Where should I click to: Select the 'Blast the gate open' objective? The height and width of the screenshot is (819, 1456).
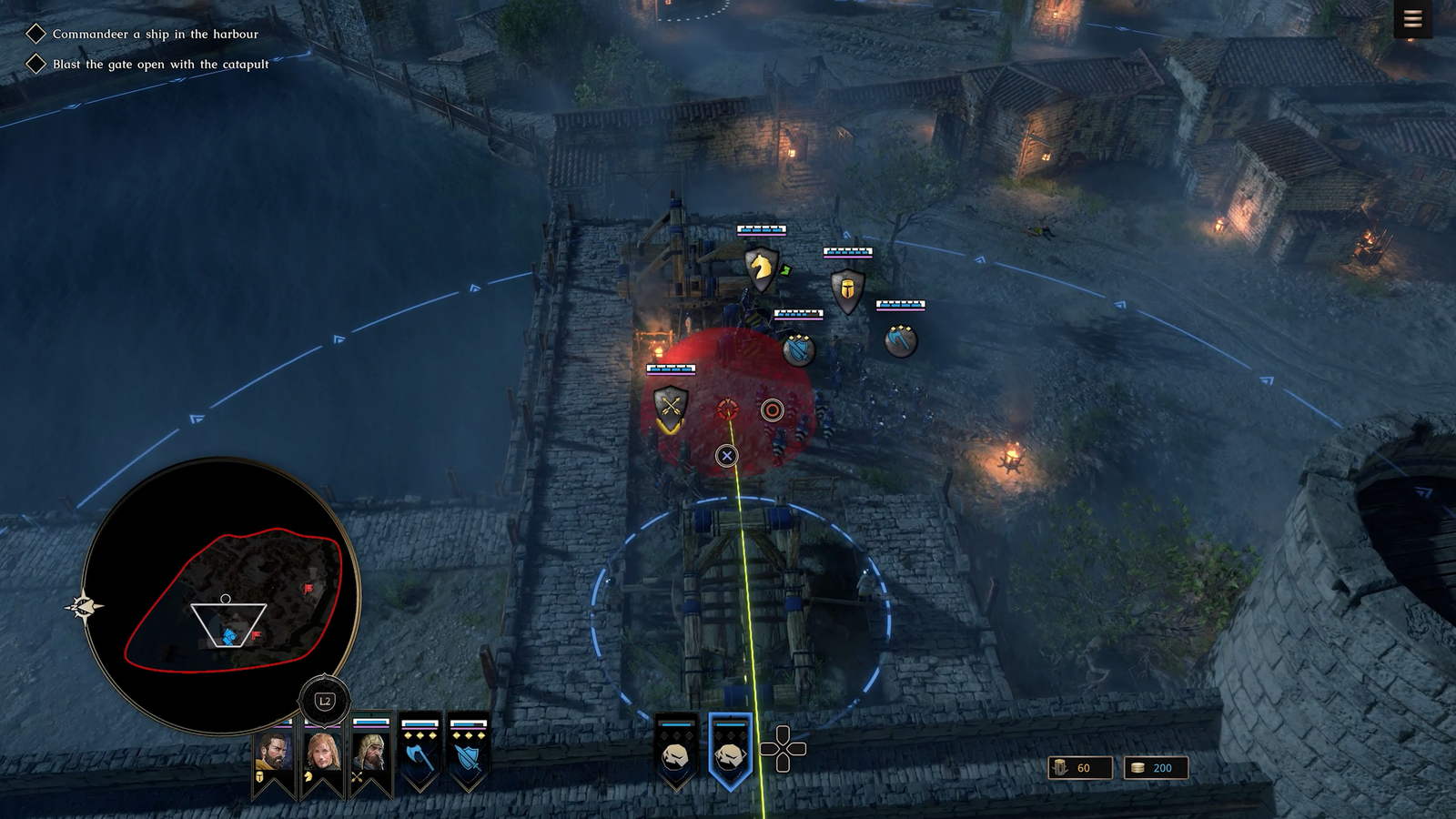(160, 64)
